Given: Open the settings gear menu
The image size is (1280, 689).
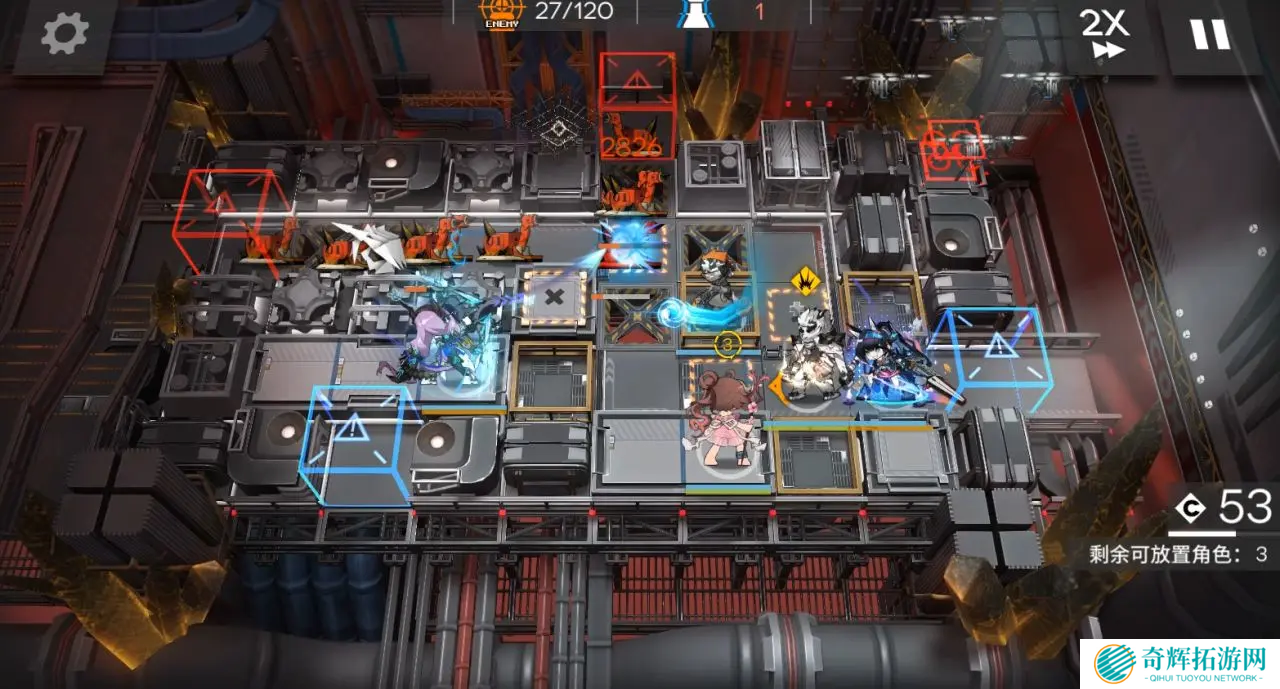Looking at the screenshot, I should tap(65, 35).
